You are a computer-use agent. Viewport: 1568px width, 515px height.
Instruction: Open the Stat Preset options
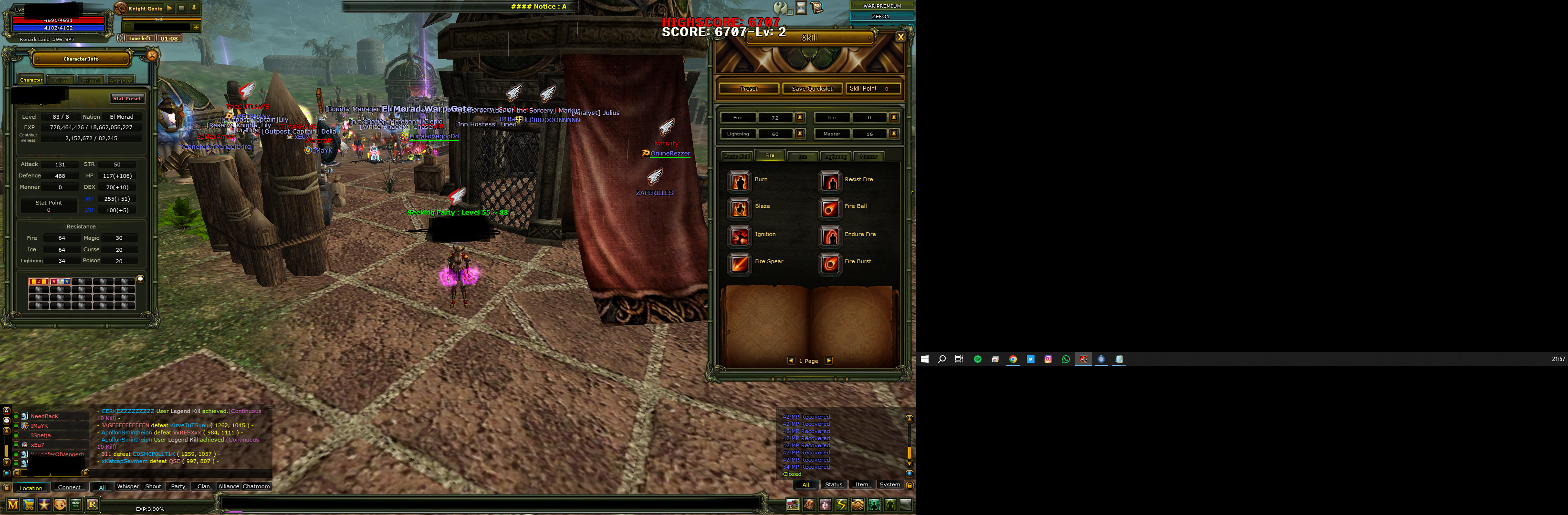pyautogui.click(x=127, y=98)
